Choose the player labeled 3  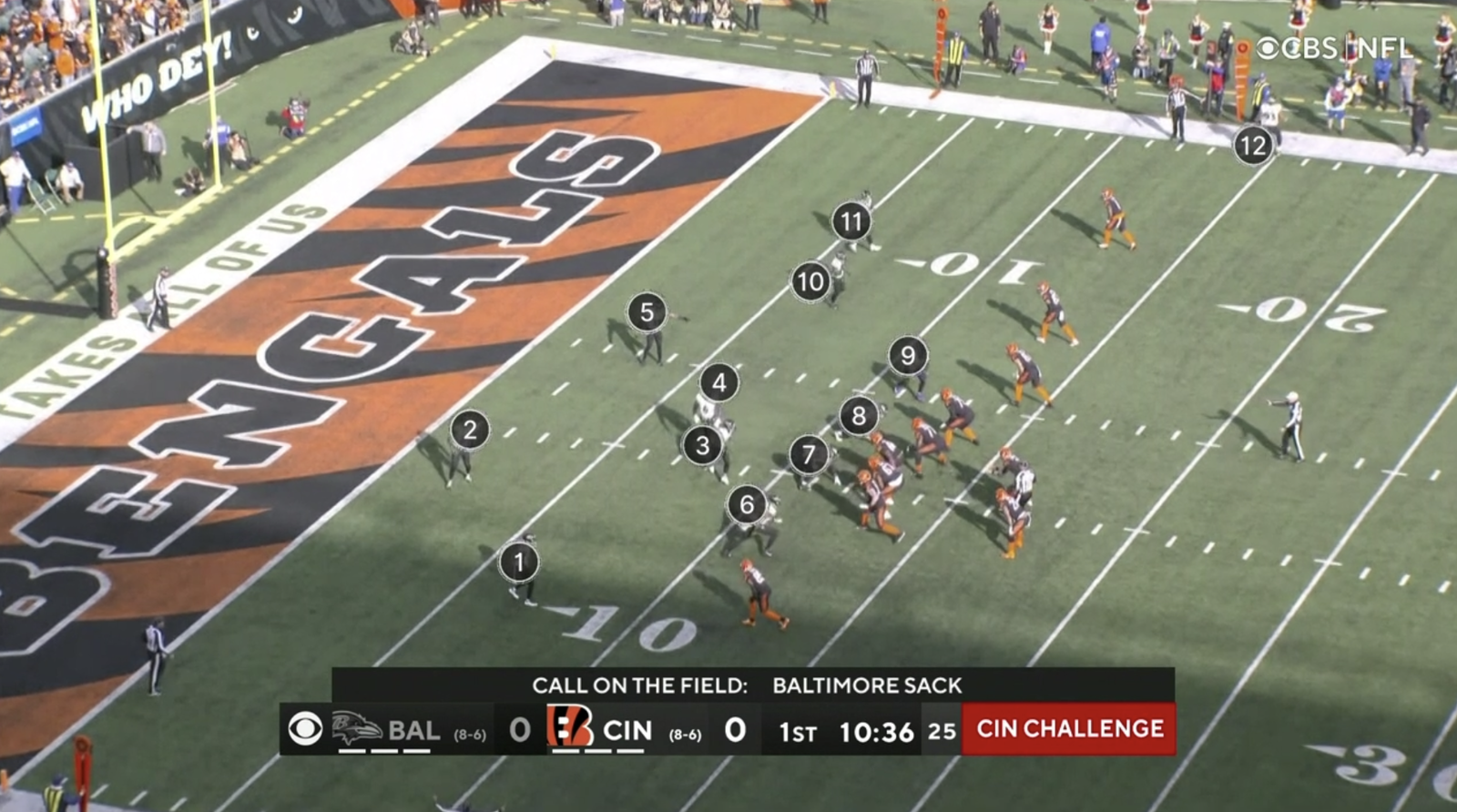click(x=702, y=446)
